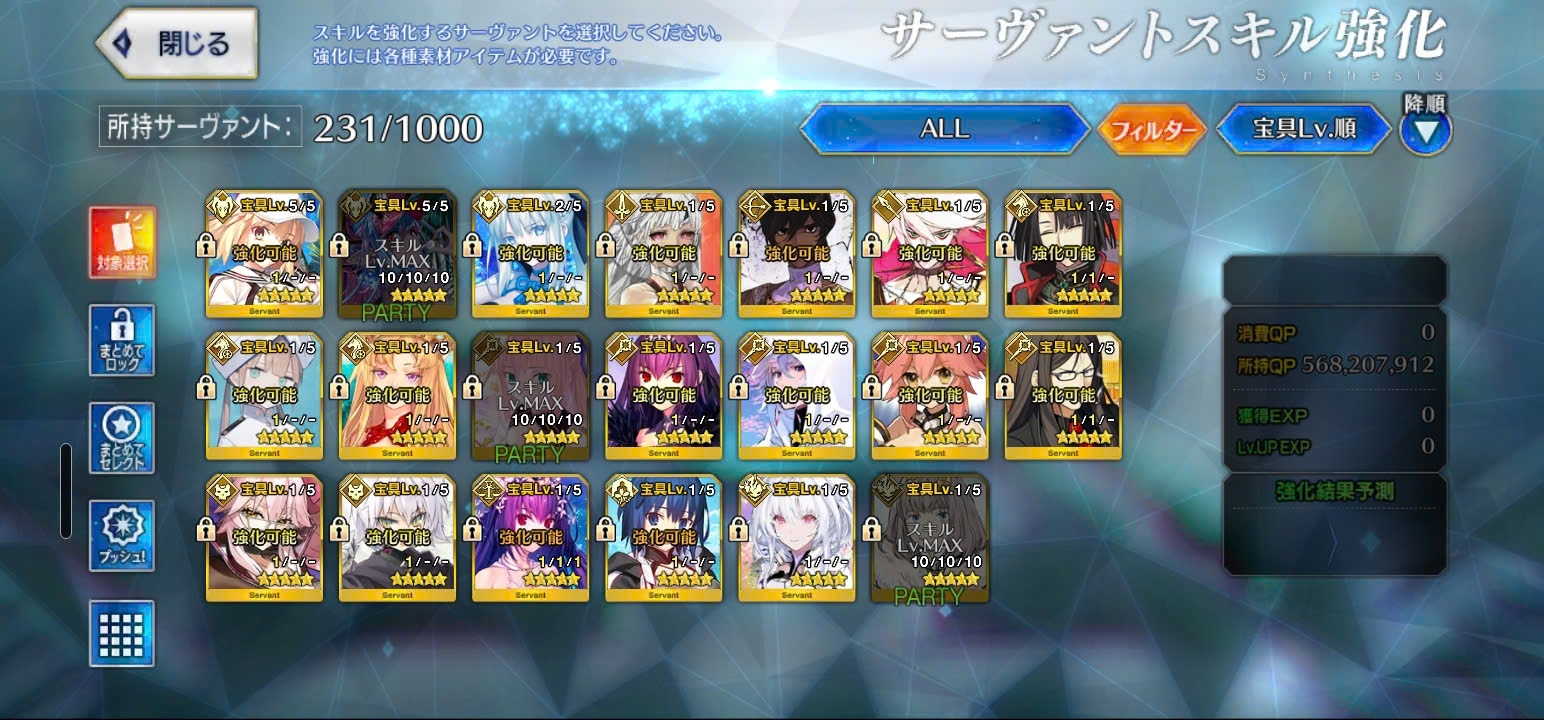
Task: Switch the grid view layout icon
Action: [x=122, y=633]
